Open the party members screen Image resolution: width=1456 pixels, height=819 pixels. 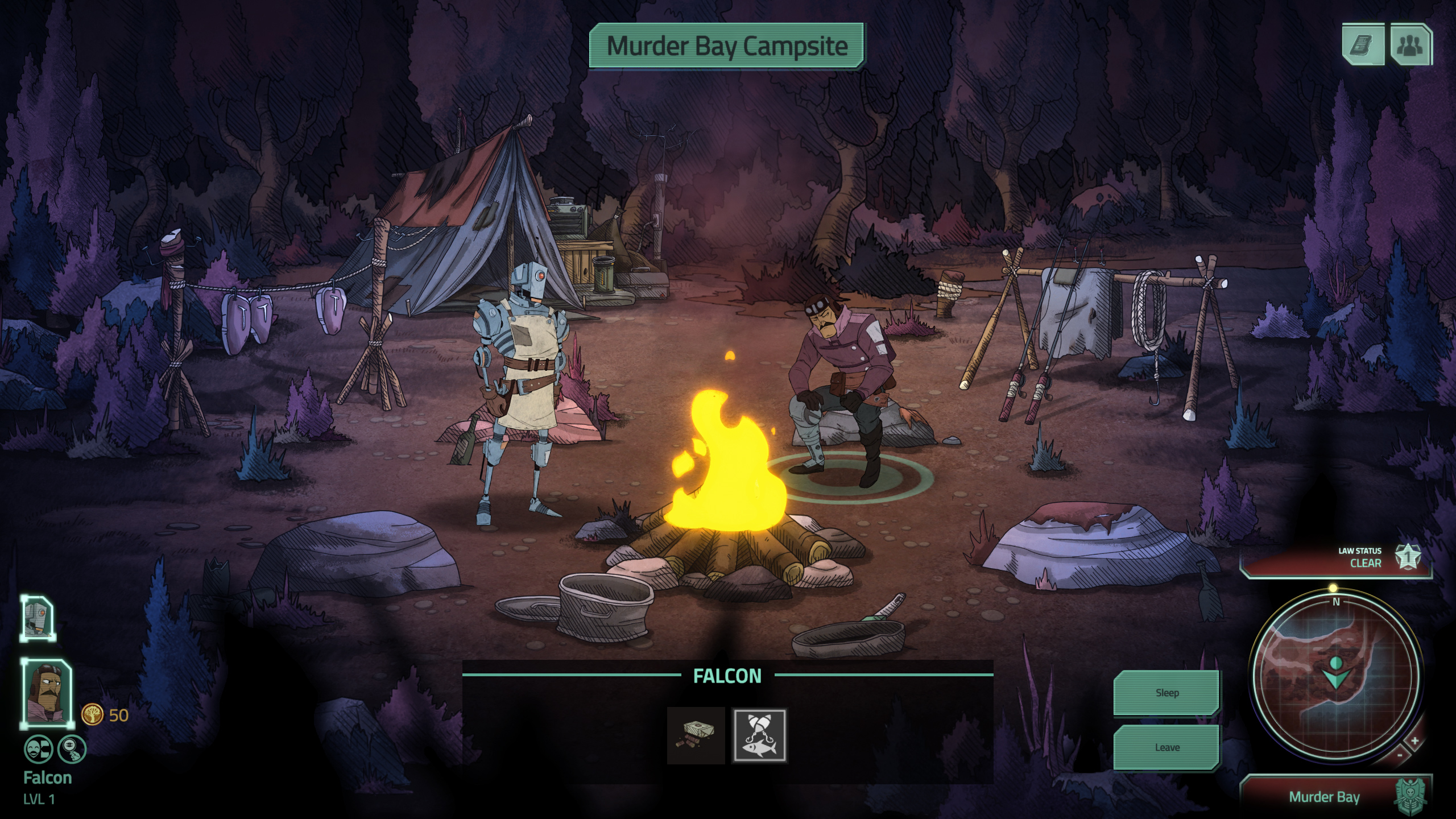click(x=1410, y=44)
